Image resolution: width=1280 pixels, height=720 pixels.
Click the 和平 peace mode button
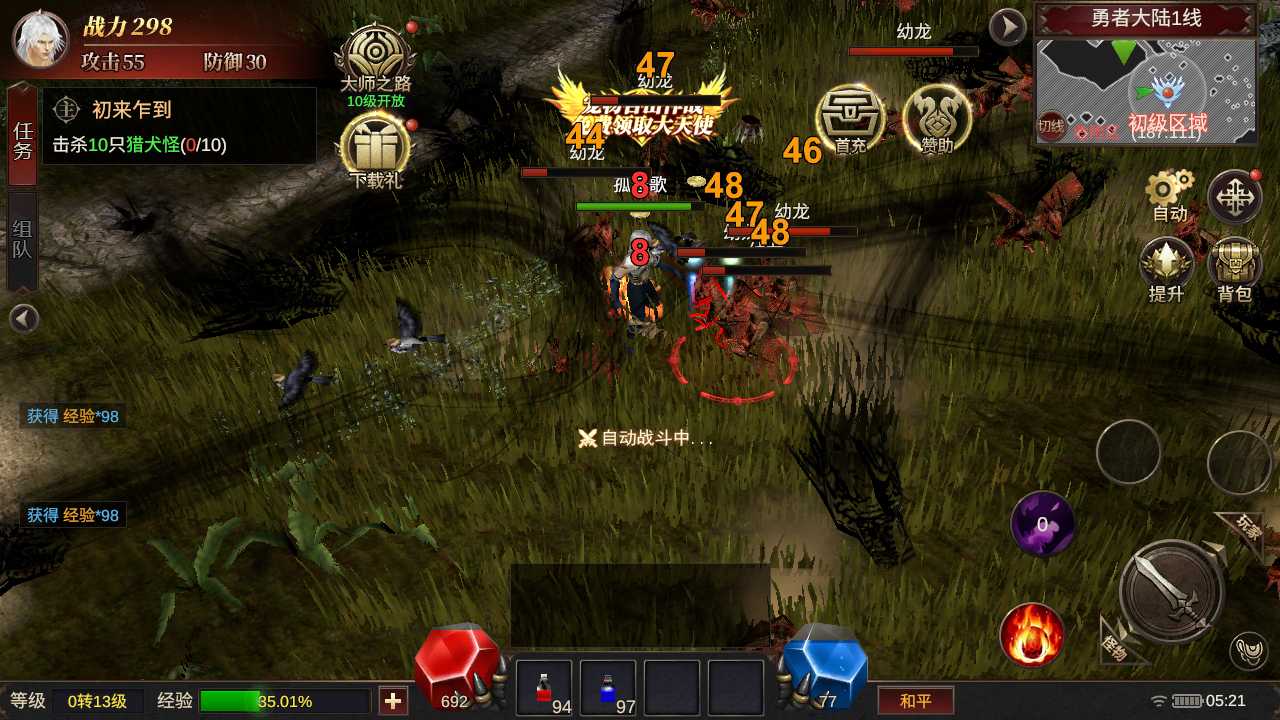click(x=915, y=700)
